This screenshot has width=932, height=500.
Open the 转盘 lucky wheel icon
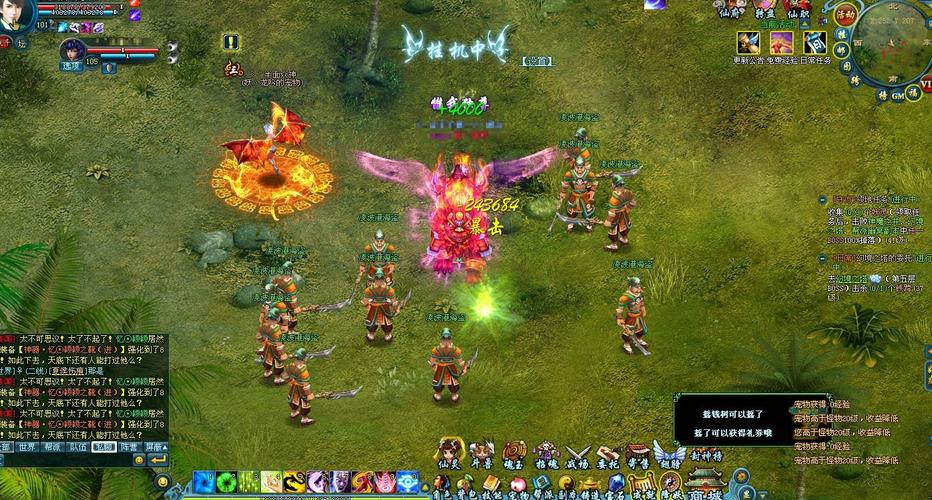click(765, 10)
